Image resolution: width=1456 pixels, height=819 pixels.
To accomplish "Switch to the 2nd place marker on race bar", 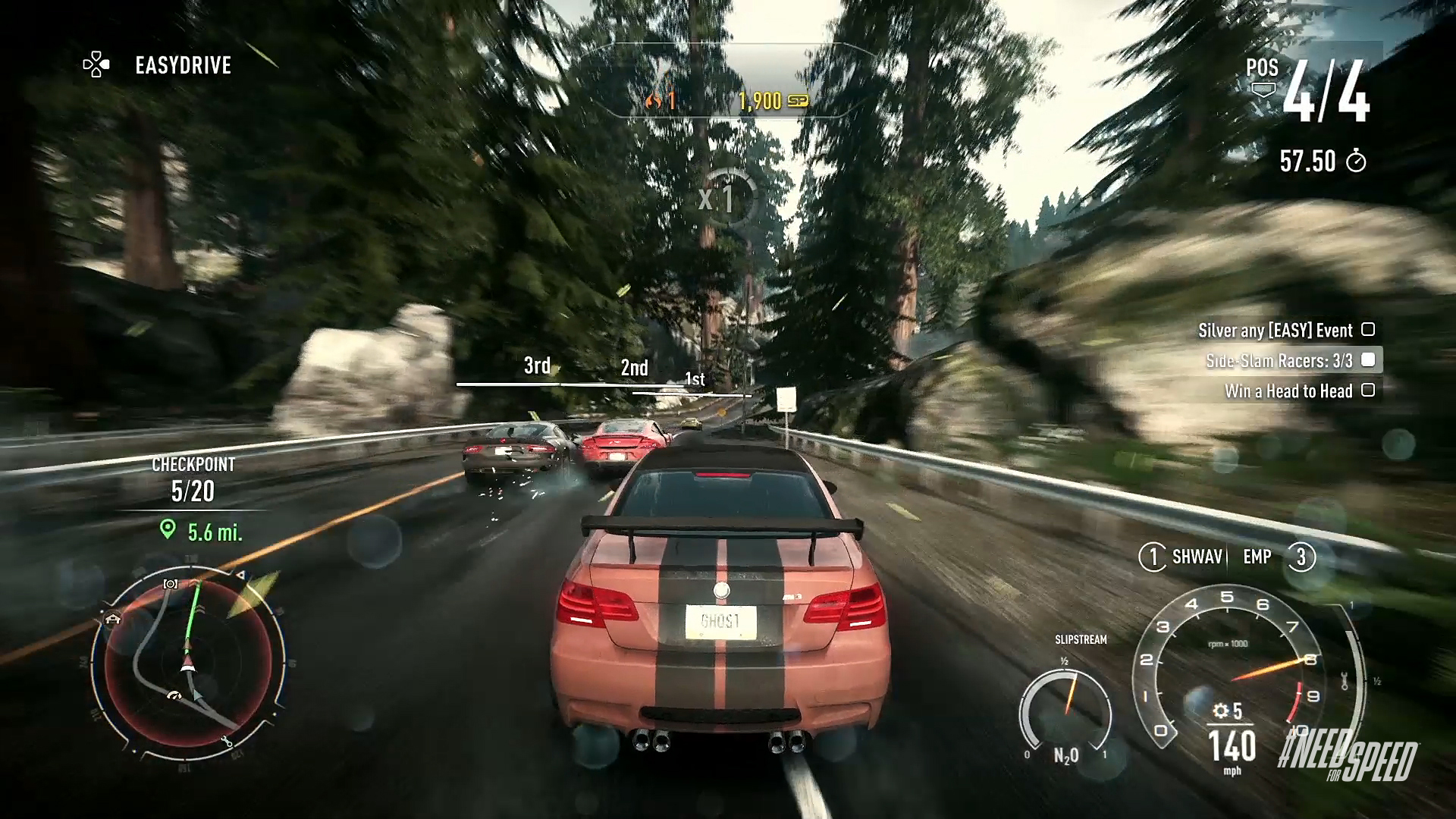I will tap(633, 369).
